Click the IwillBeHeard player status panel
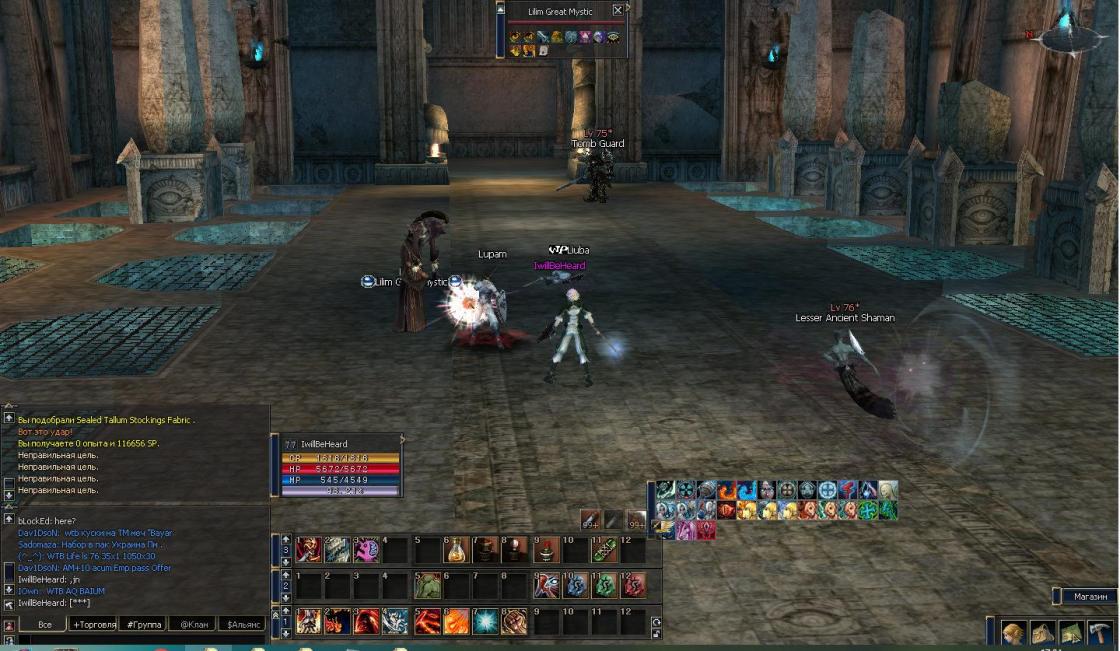The height and width of the screenshot is (651, 1120). (x=340, y=467)
